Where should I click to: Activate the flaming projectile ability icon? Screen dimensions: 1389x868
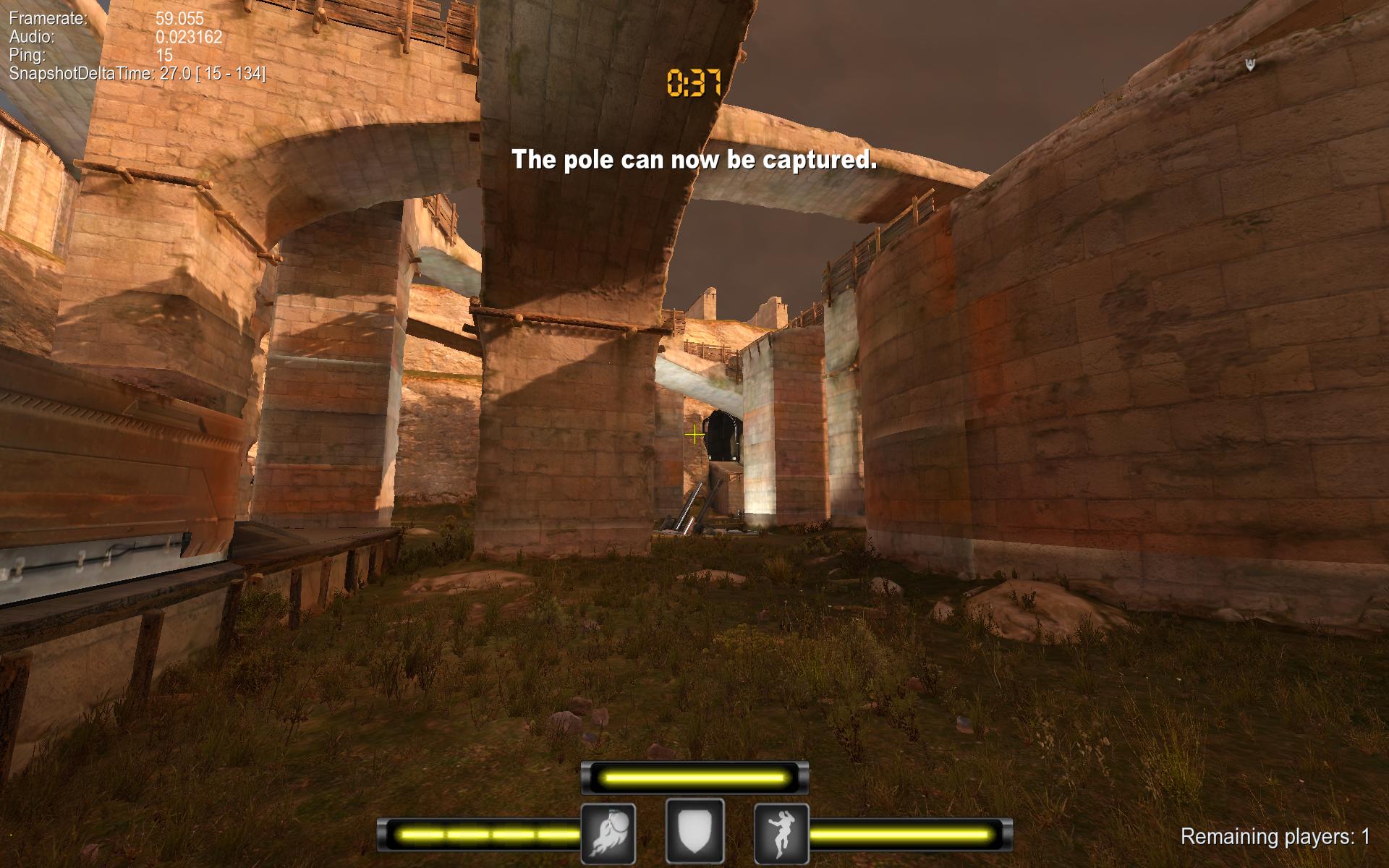pyautogui.click(x=608, y=833)
